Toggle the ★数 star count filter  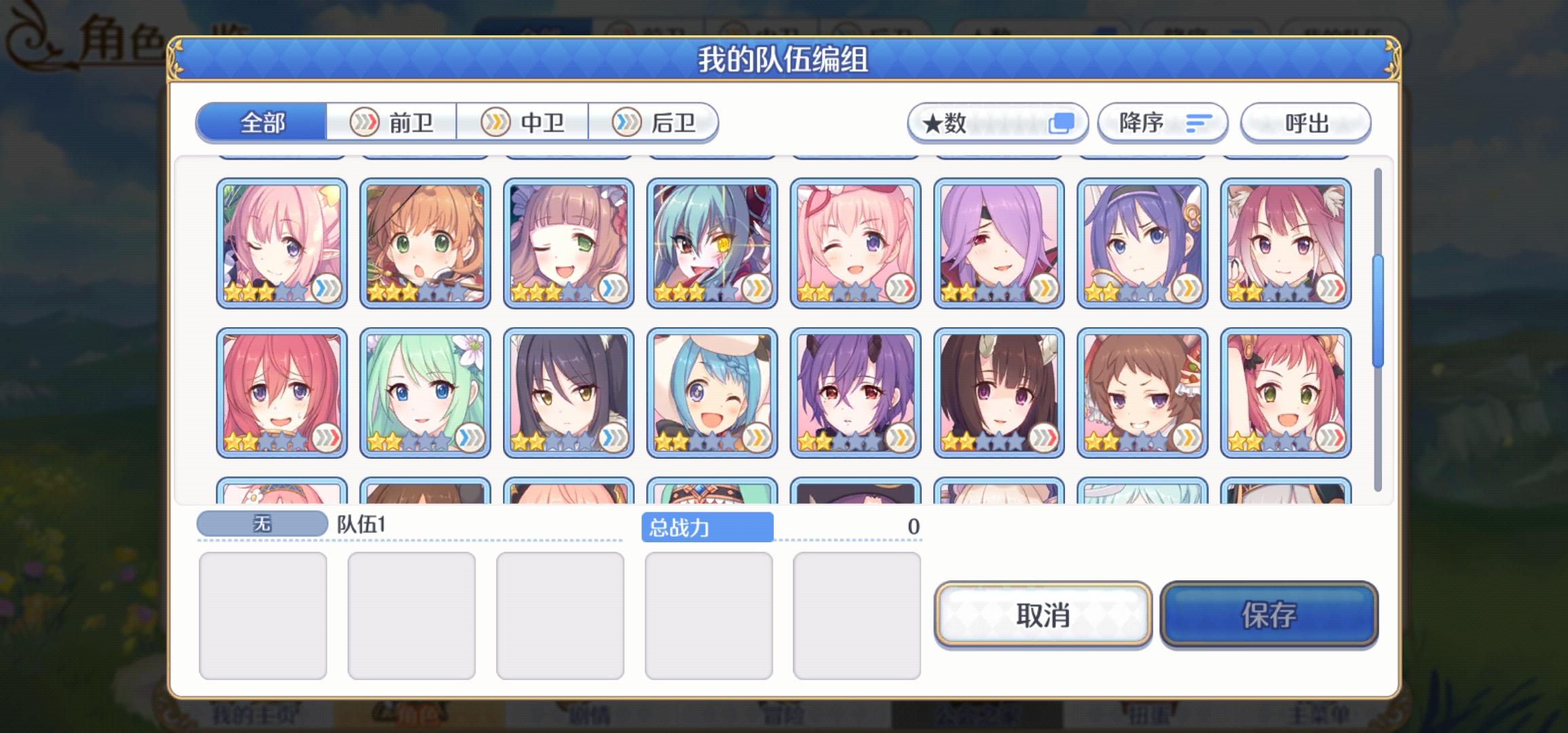[x=998, y=123]
